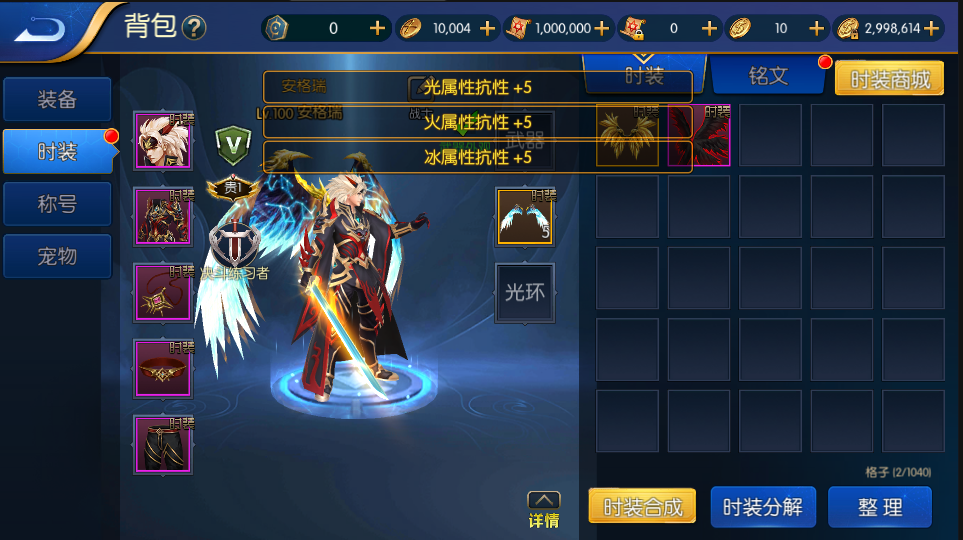963x540 pixels.
Task: Open 时装分解 fashion decomposition
Action: (x=763, y=507)
